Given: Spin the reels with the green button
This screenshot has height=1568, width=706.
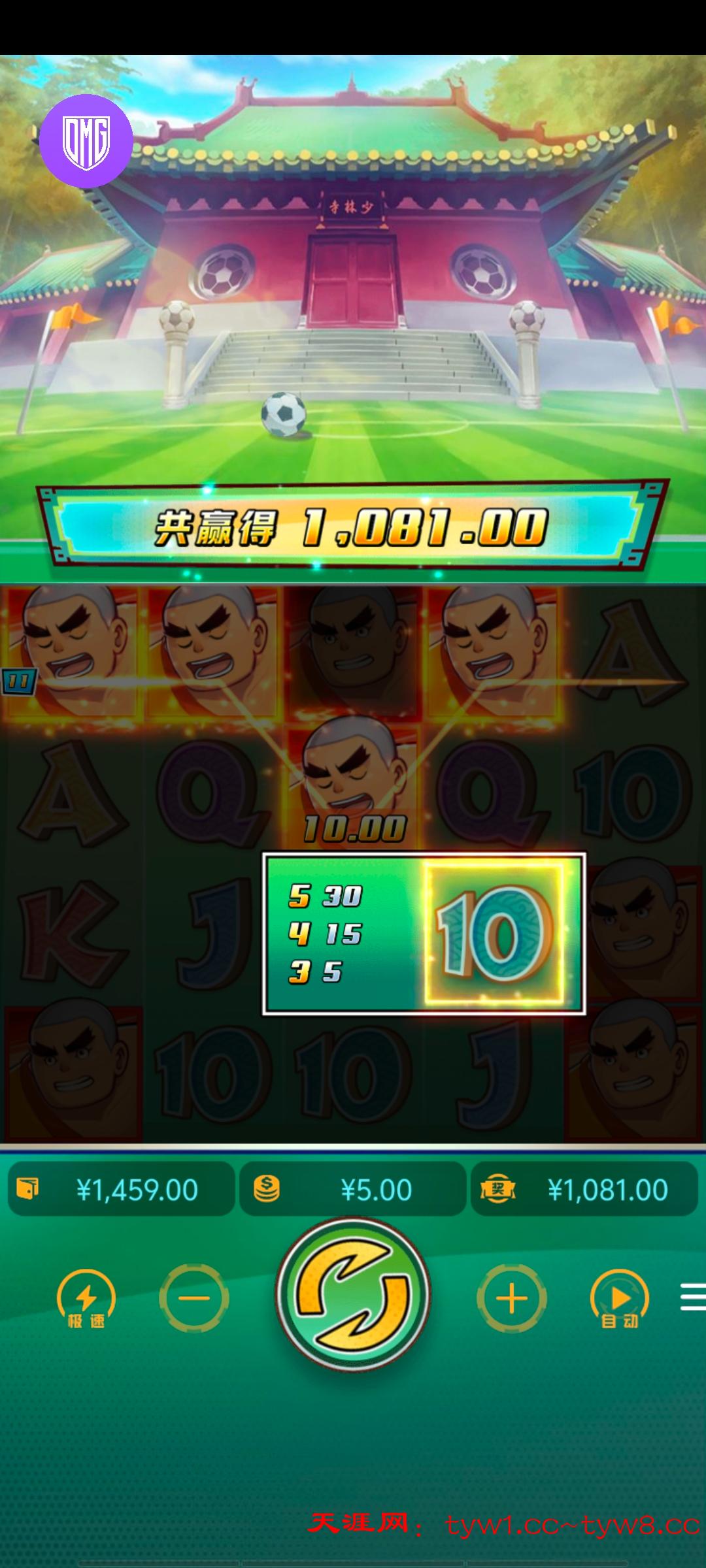Looking at the screenshot, I should (x=353, y=1295).
